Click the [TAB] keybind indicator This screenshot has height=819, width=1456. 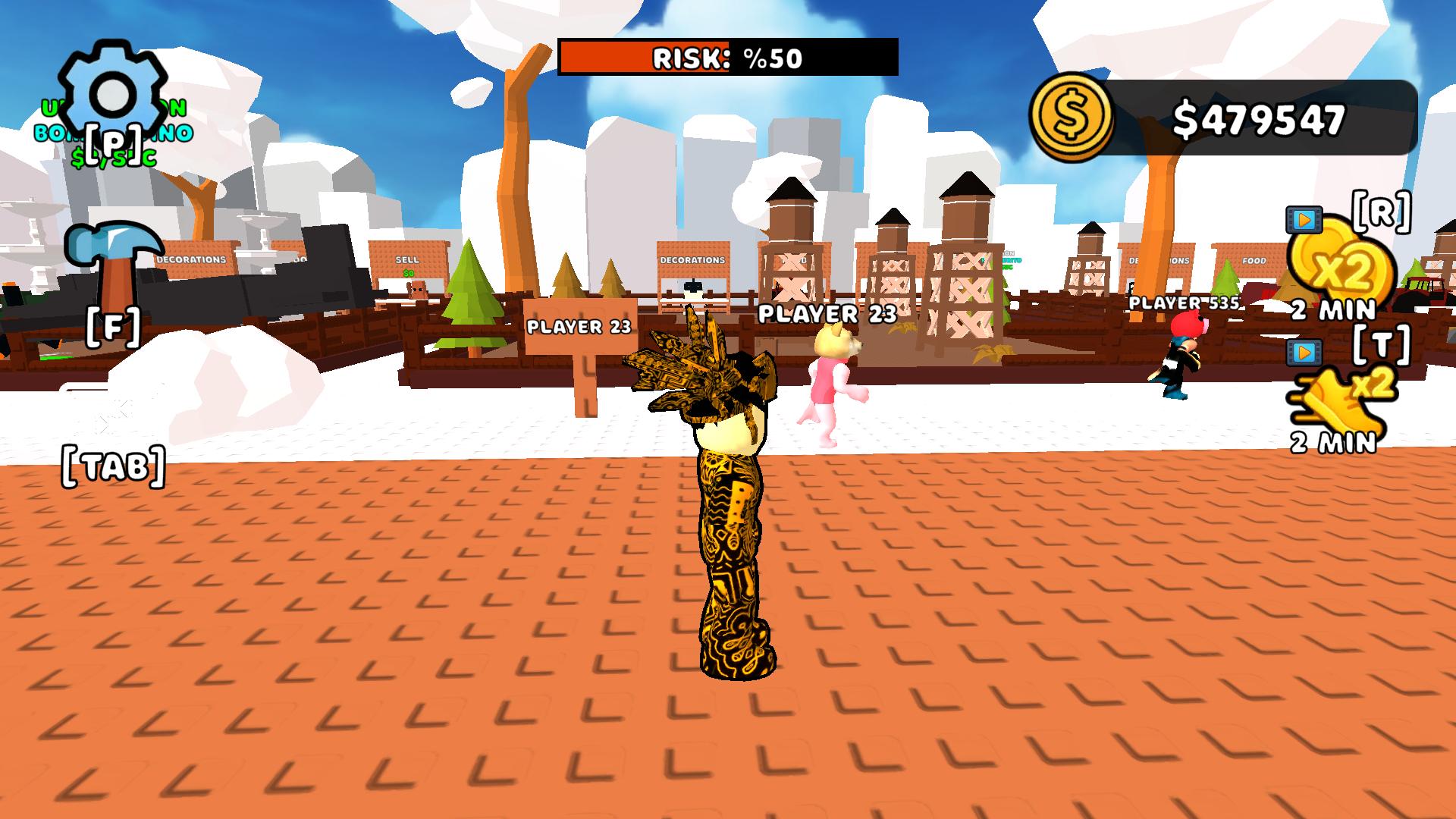(114, 467)
